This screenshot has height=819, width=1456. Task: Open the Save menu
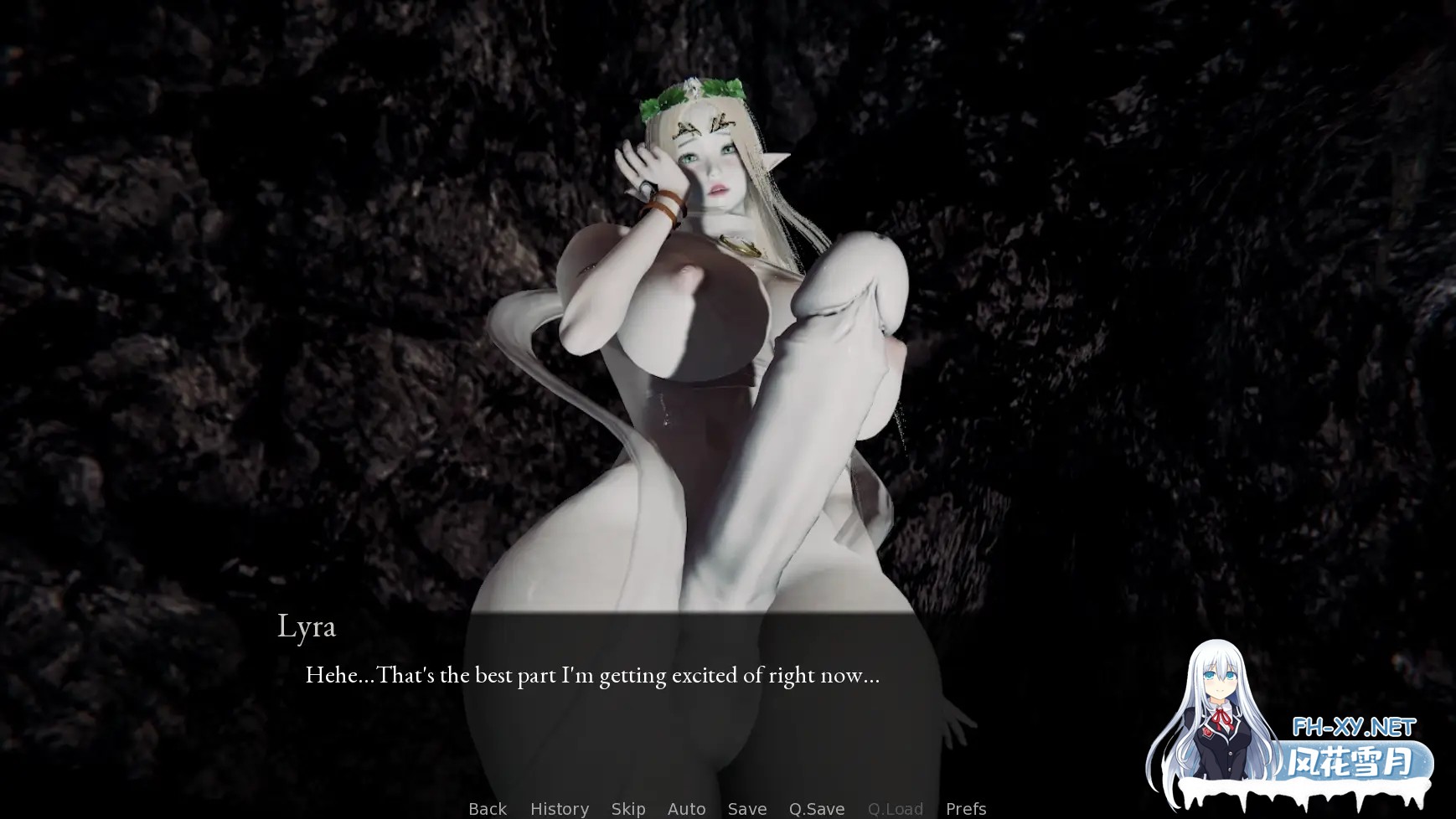pos(746,808)
